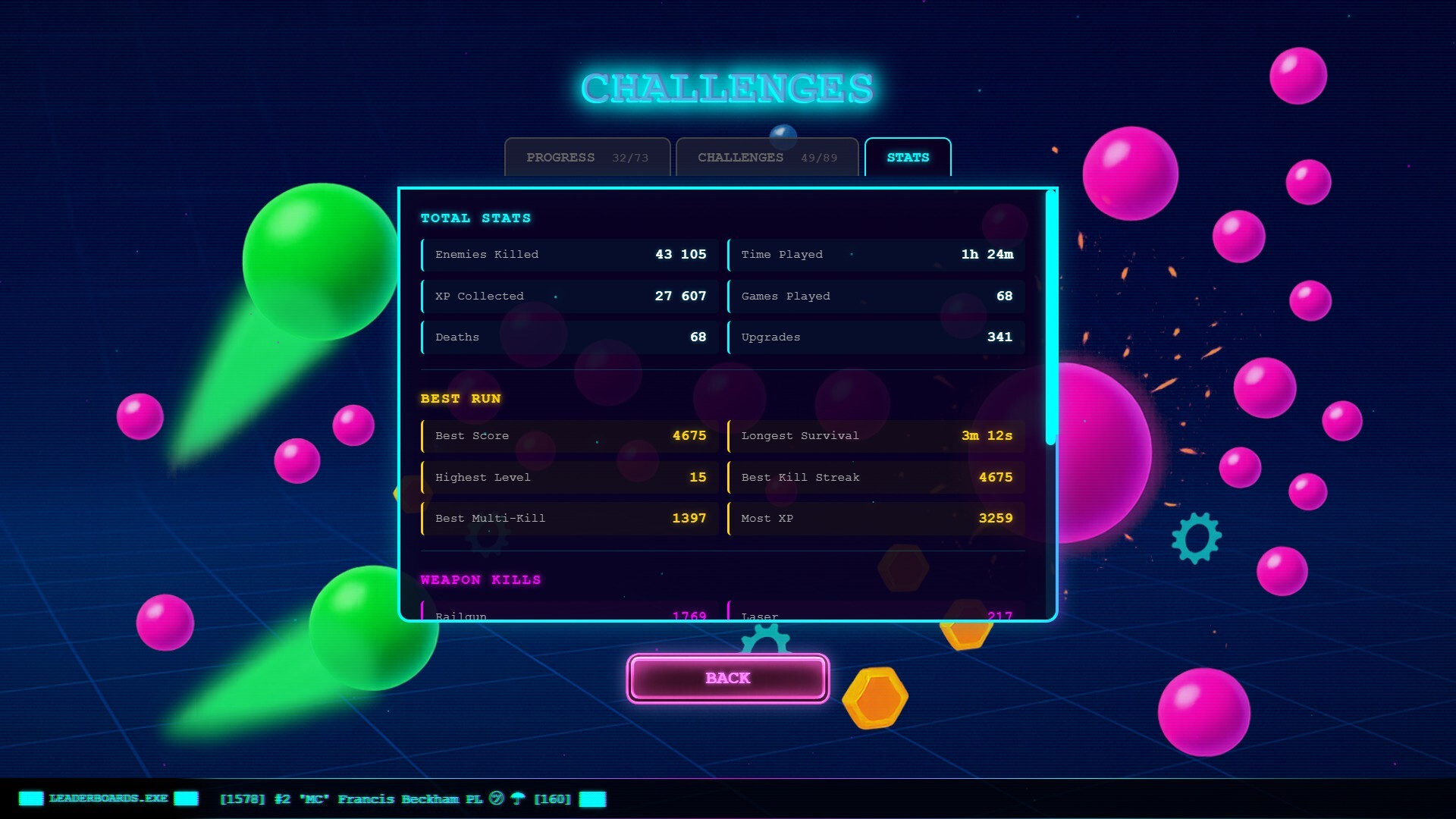Switch to the Progress tab
The height and width of the screenshot is (819, 1456).
586,157
